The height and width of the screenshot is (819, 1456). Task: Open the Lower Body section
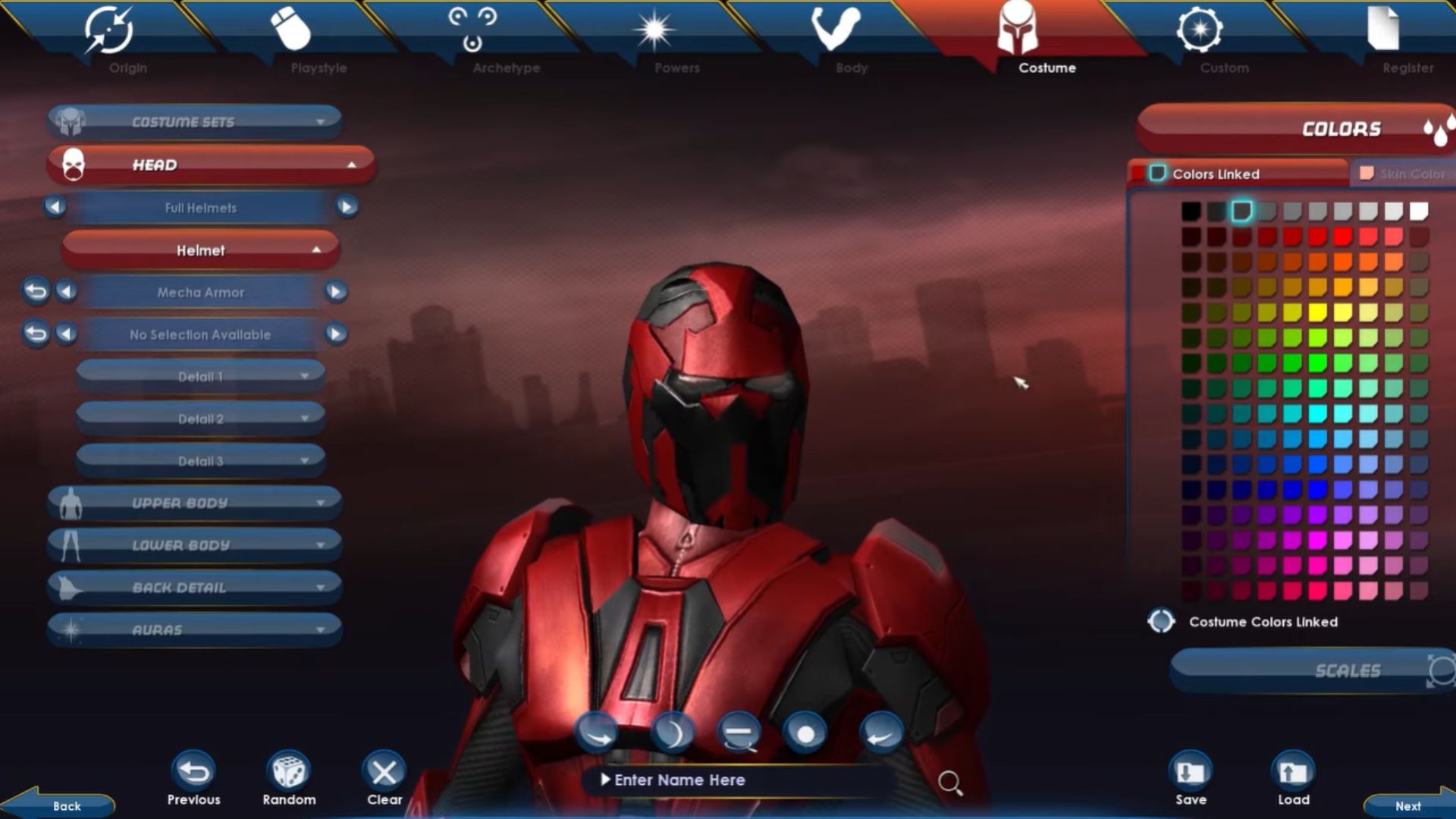[194, 545]
